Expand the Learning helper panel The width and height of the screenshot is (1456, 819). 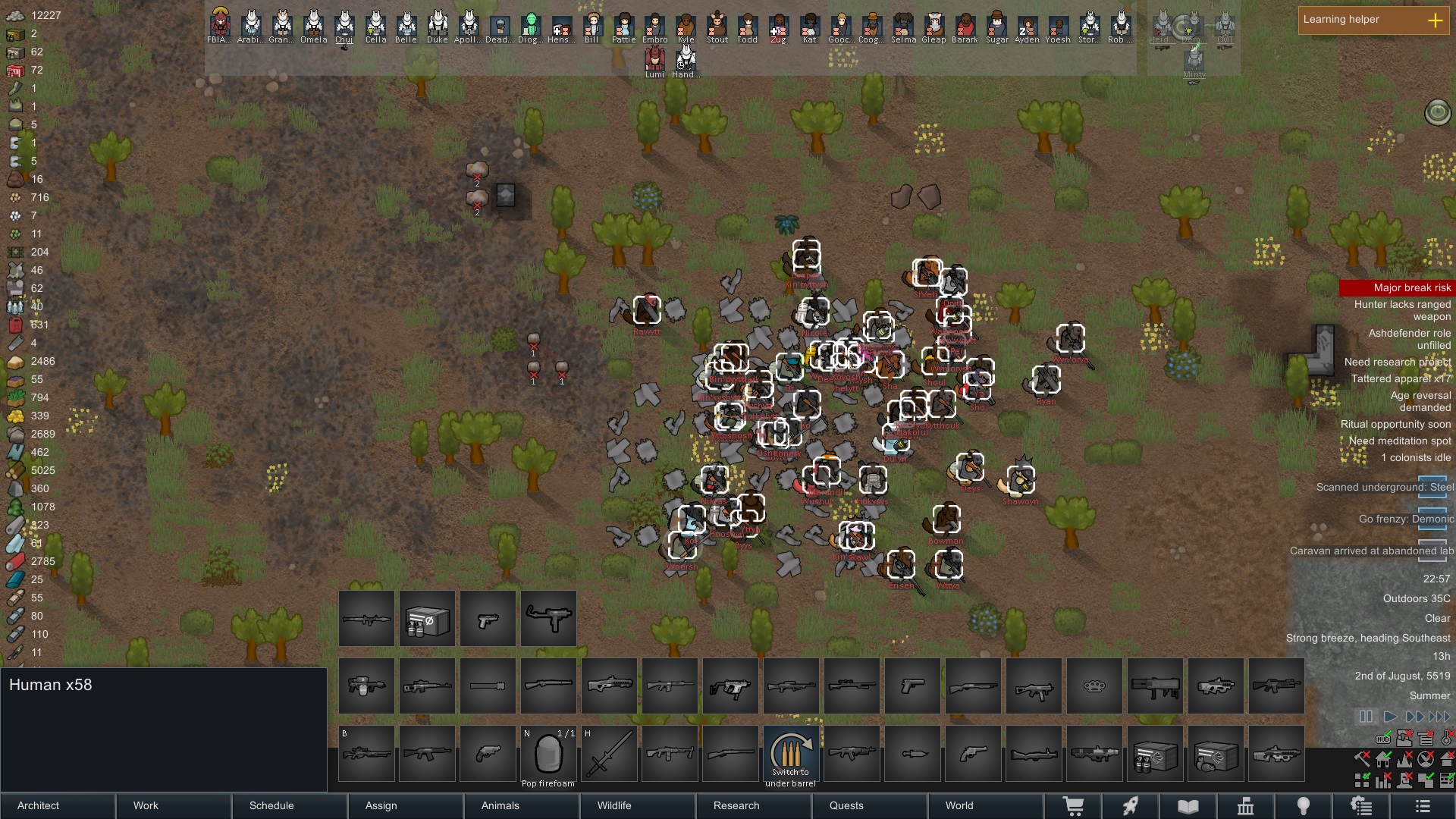click(1436, 21)
